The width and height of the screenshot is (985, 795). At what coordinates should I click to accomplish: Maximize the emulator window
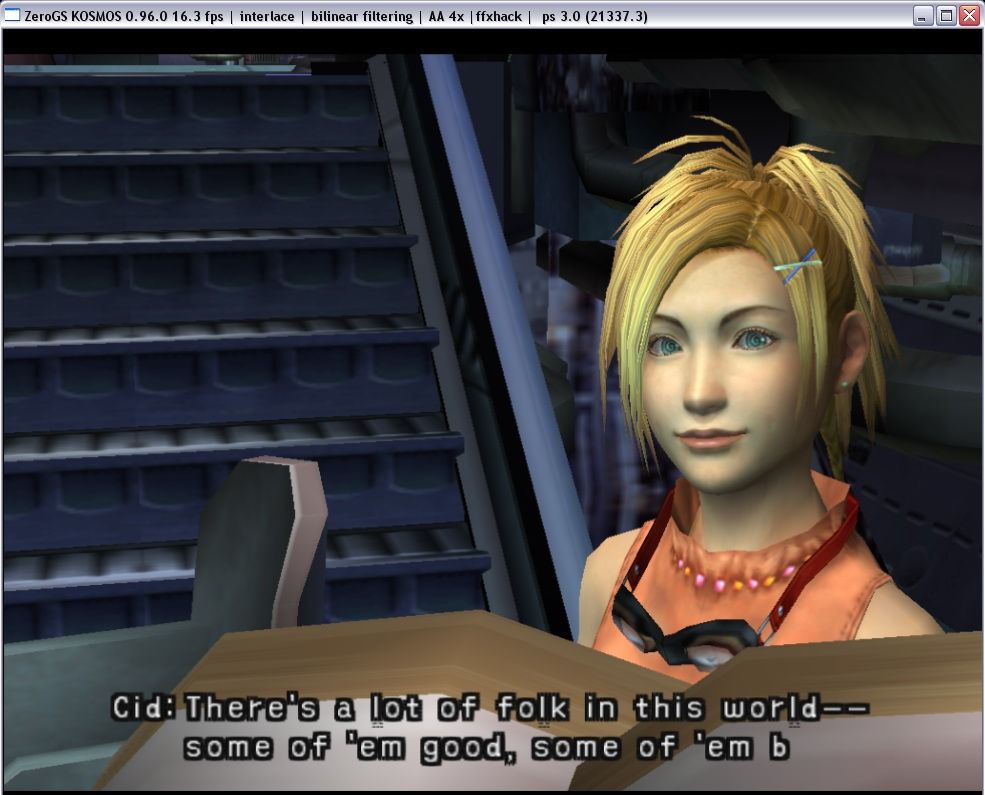[x=946, y=15]
